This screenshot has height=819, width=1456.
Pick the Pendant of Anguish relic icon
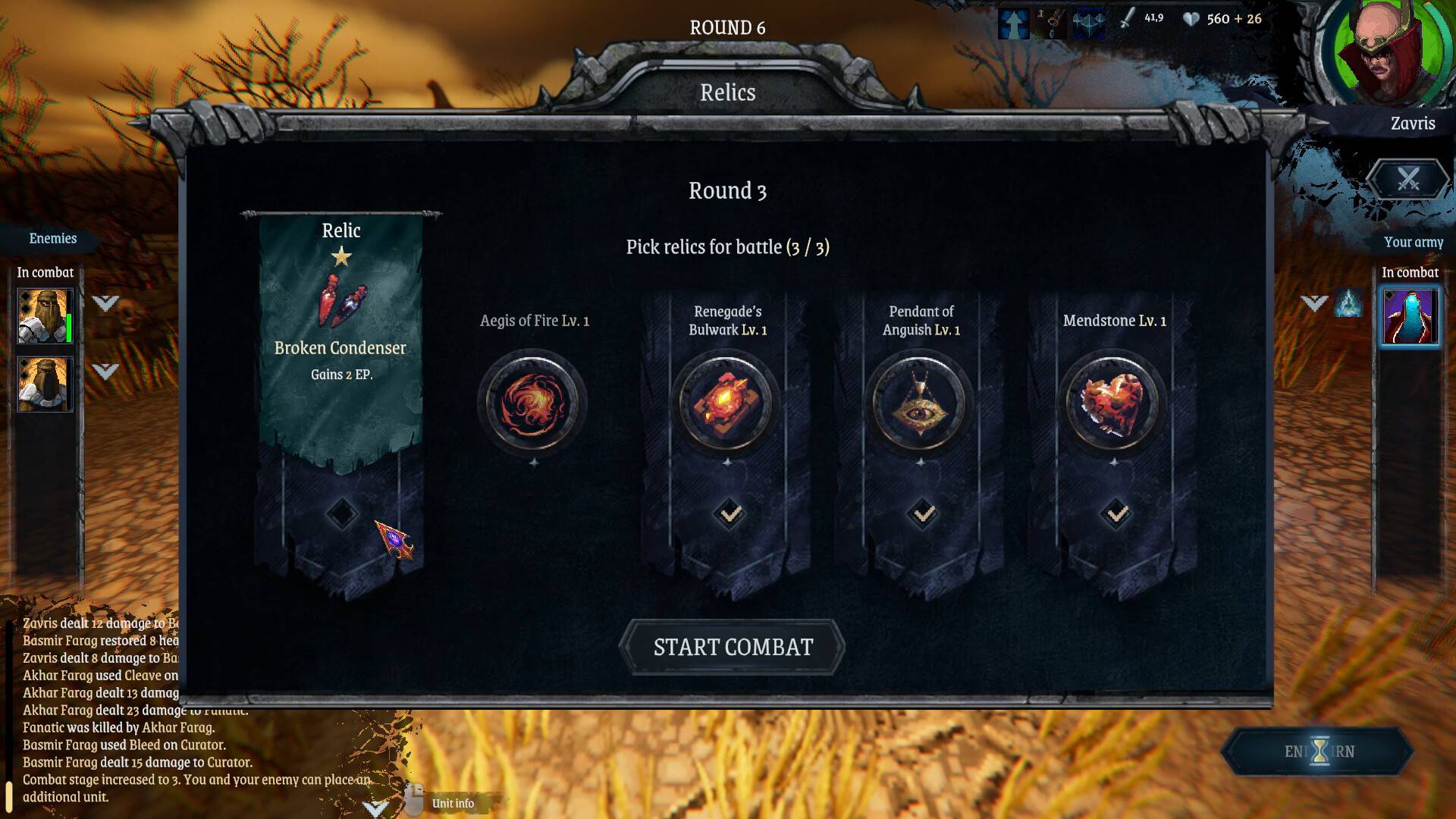point(920,403)
